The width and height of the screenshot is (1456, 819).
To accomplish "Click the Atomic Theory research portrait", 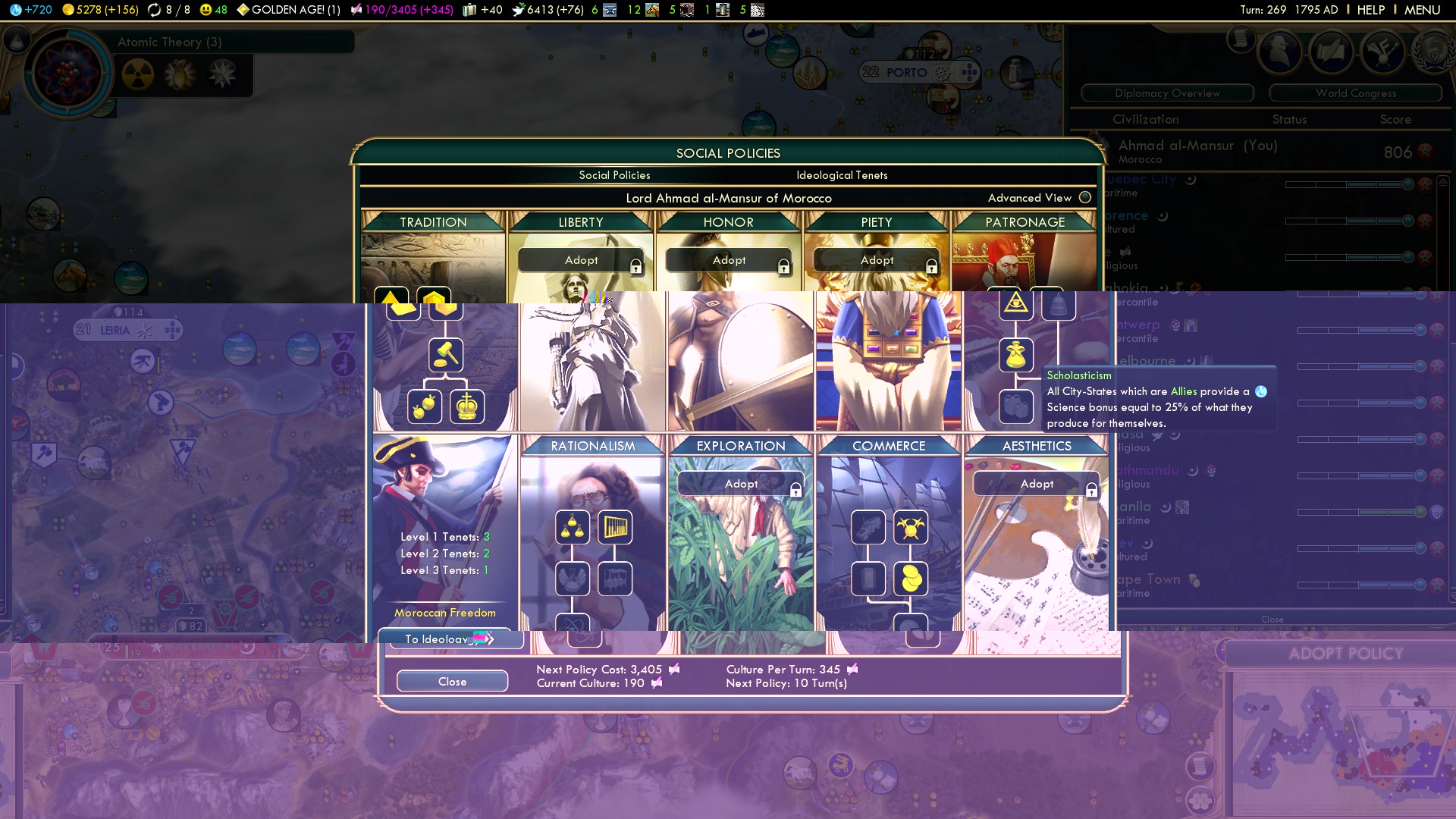I will coord(68,74).
